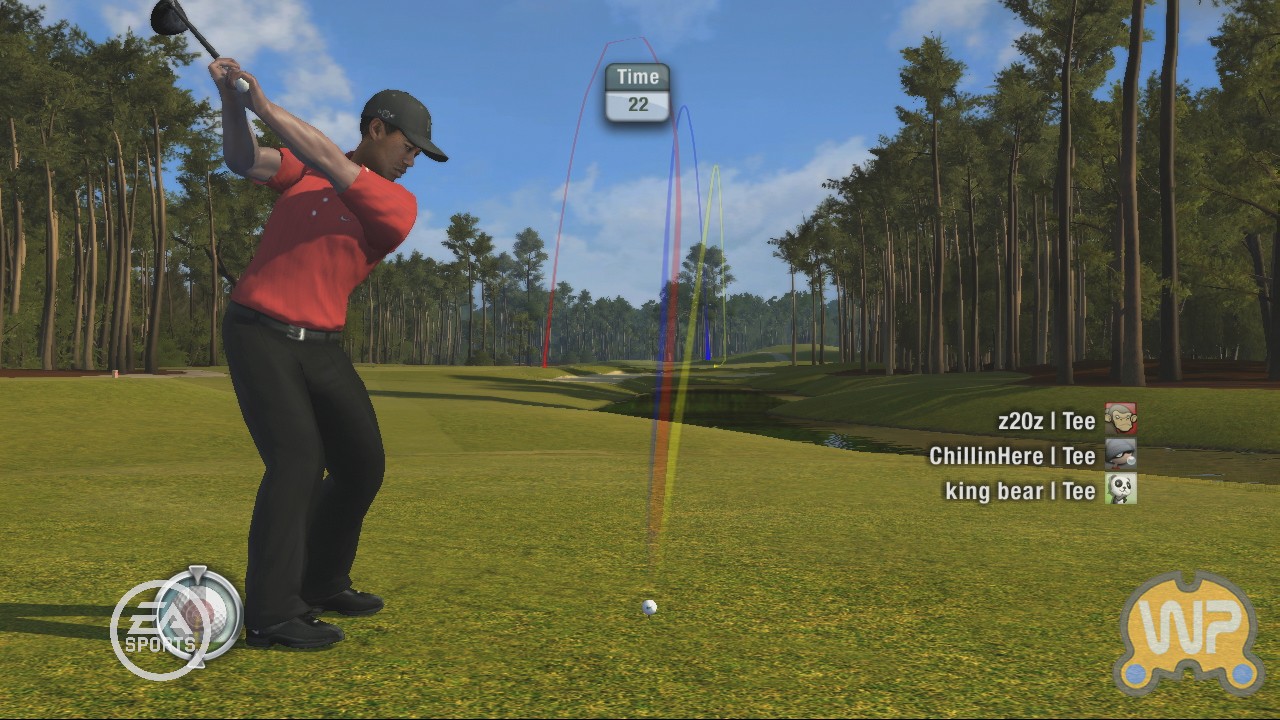Select the ChillinHere player row

pos(1030,456)
